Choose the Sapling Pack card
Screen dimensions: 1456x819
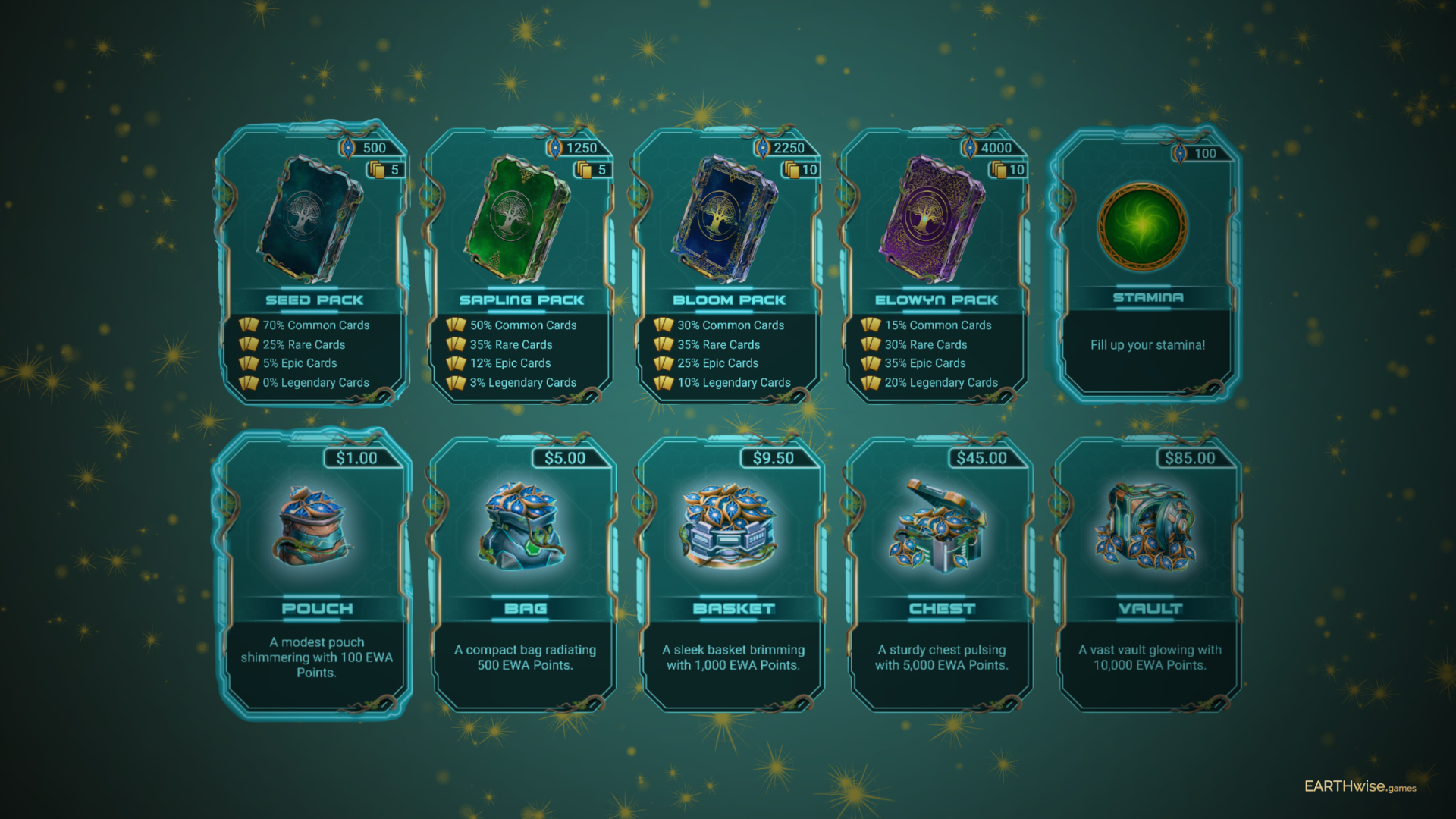pos(522,262)
